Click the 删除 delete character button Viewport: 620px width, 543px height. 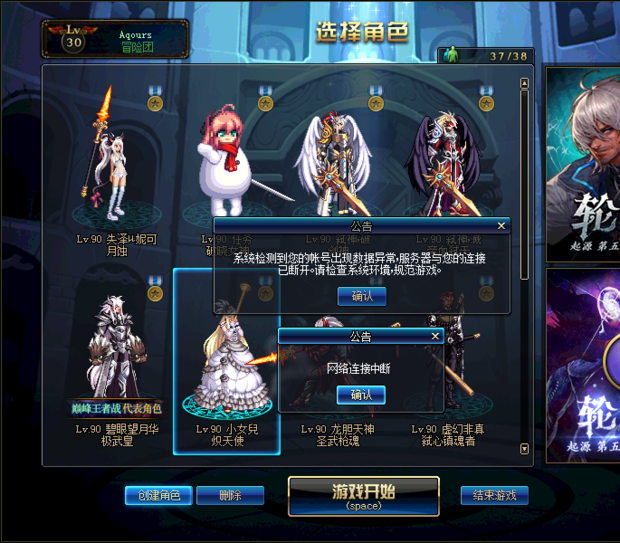(230, 495)
